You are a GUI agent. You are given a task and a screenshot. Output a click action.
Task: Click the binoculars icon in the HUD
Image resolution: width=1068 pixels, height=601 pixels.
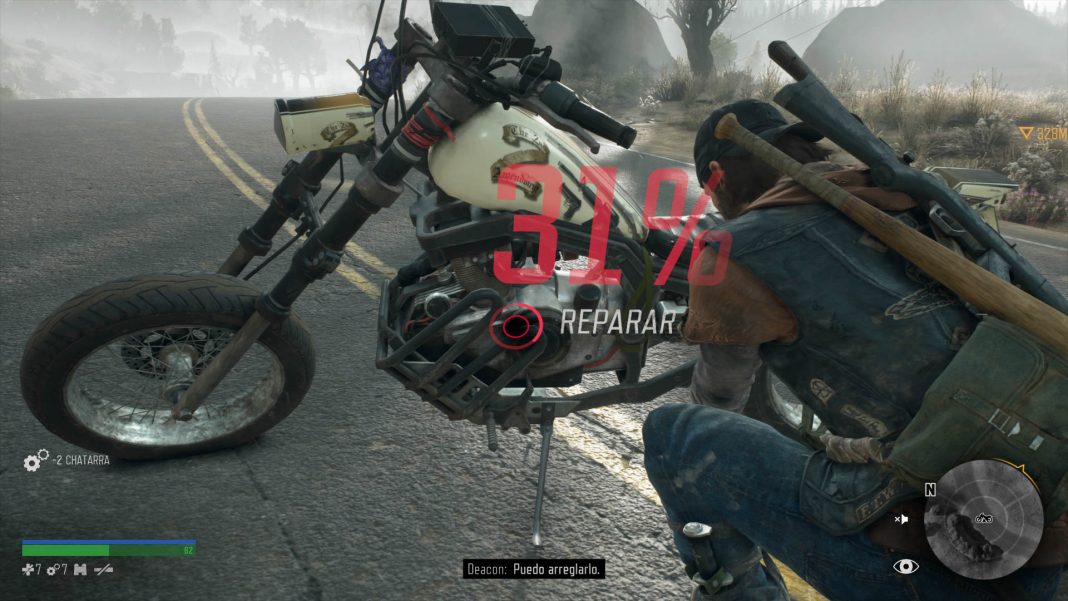[x=81, y=569]
